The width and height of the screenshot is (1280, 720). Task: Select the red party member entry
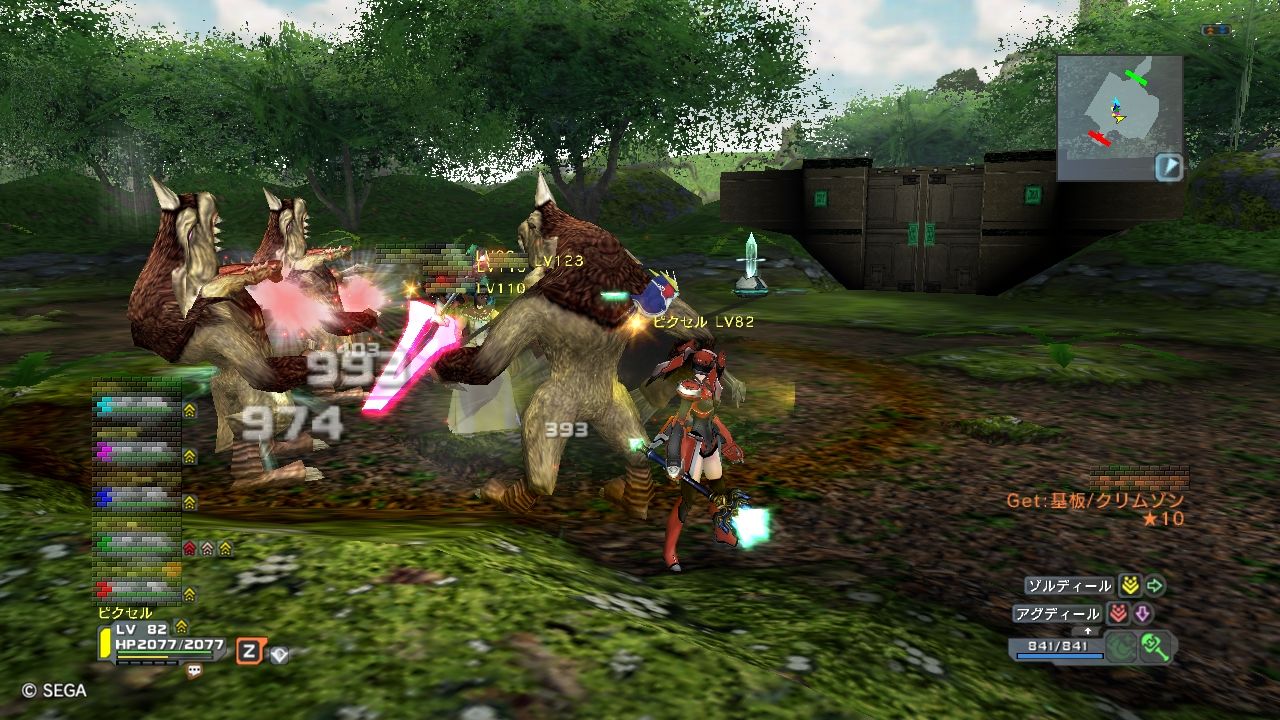[137, 590]
